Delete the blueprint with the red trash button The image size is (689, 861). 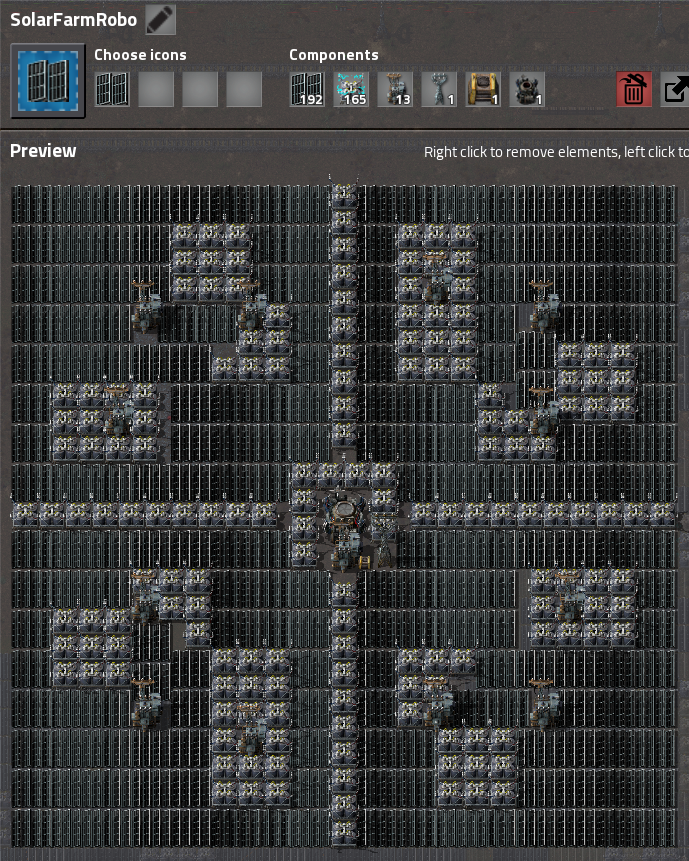[x=634, y=90]
